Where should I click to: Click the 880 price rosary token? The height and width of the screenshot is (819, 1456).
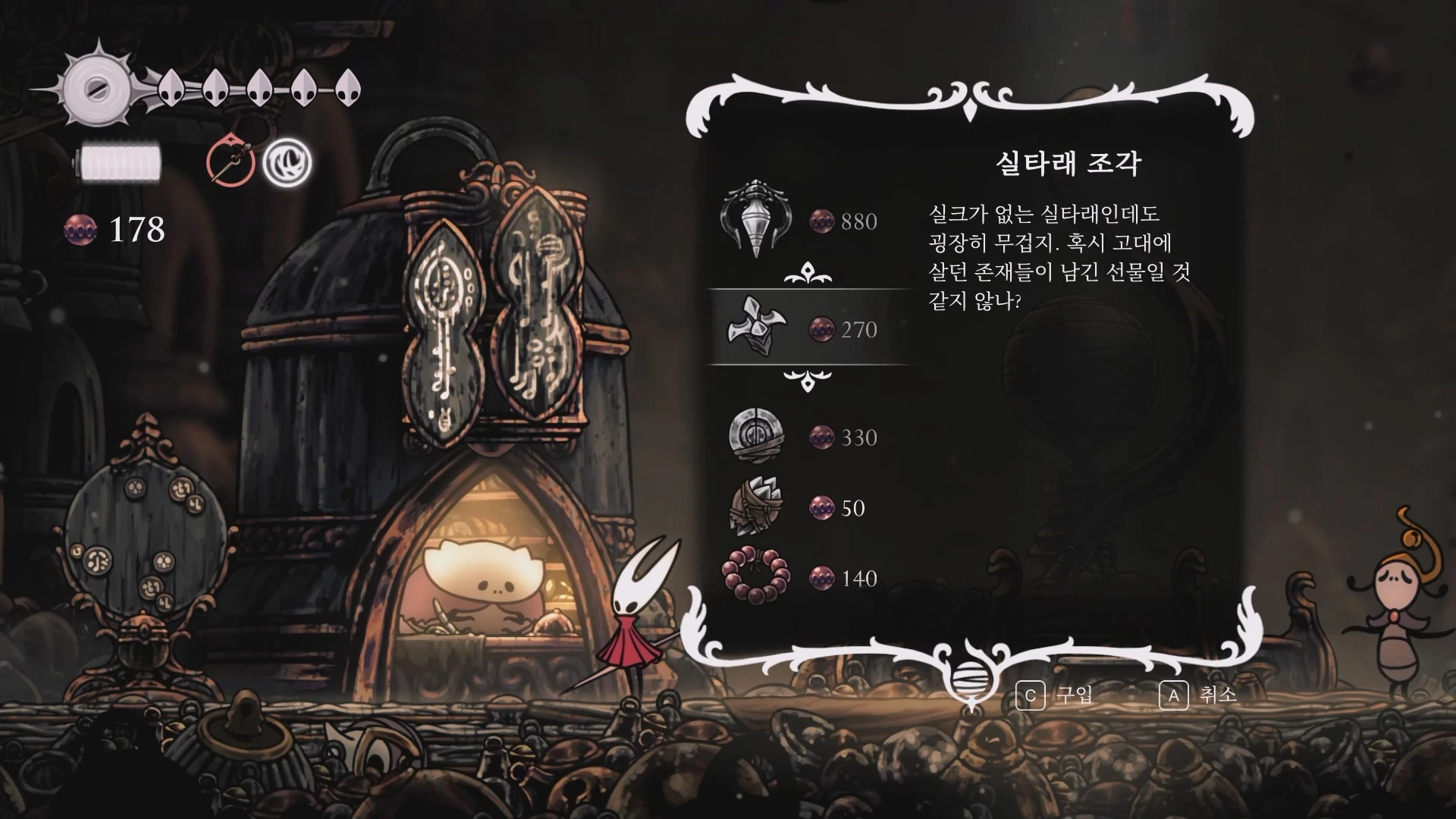click(824, 220)
